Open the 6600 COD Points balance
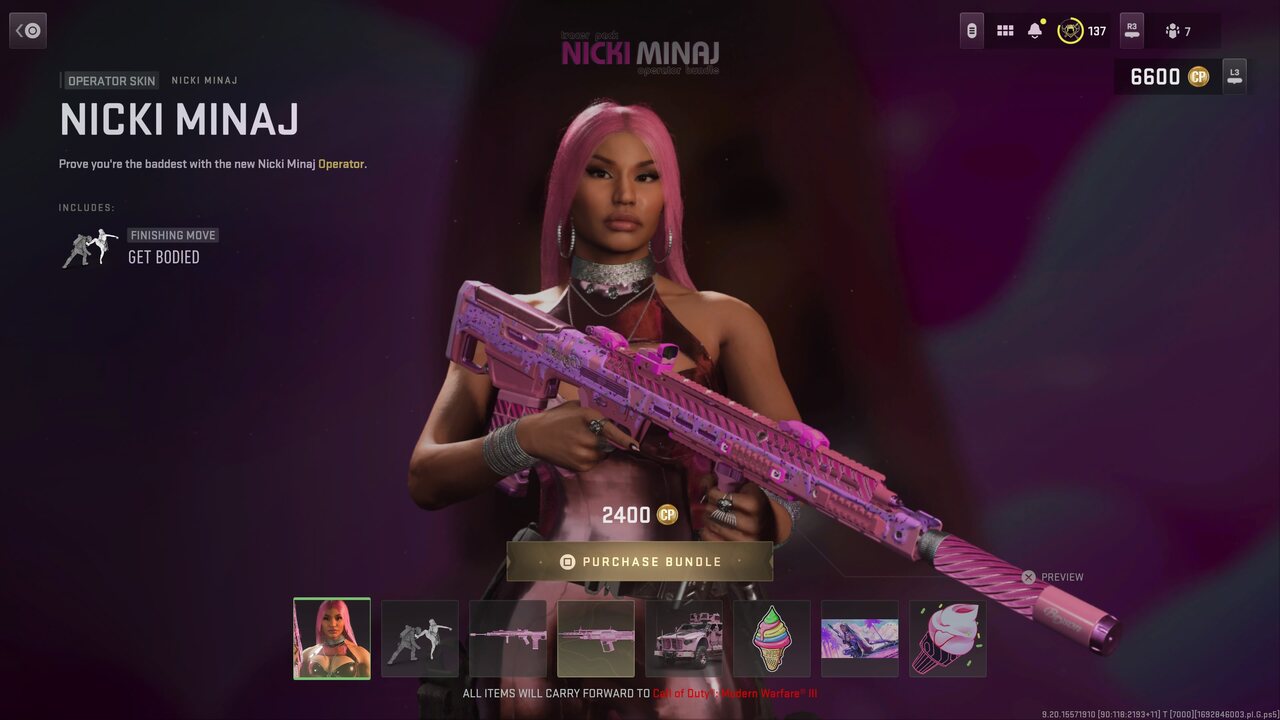 click(x=1168, y=77)
